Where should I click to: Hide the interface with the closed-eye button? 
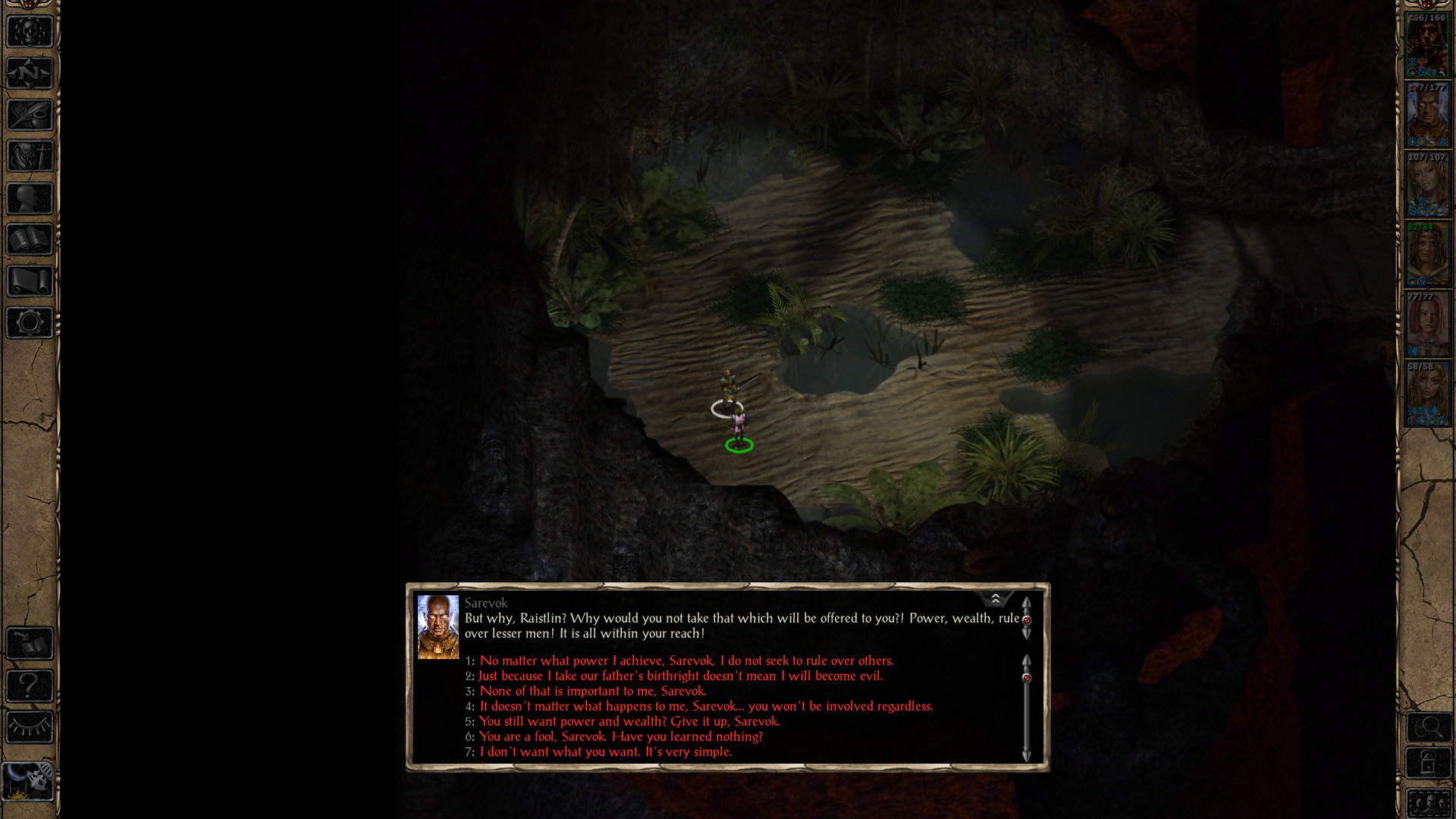30,728
